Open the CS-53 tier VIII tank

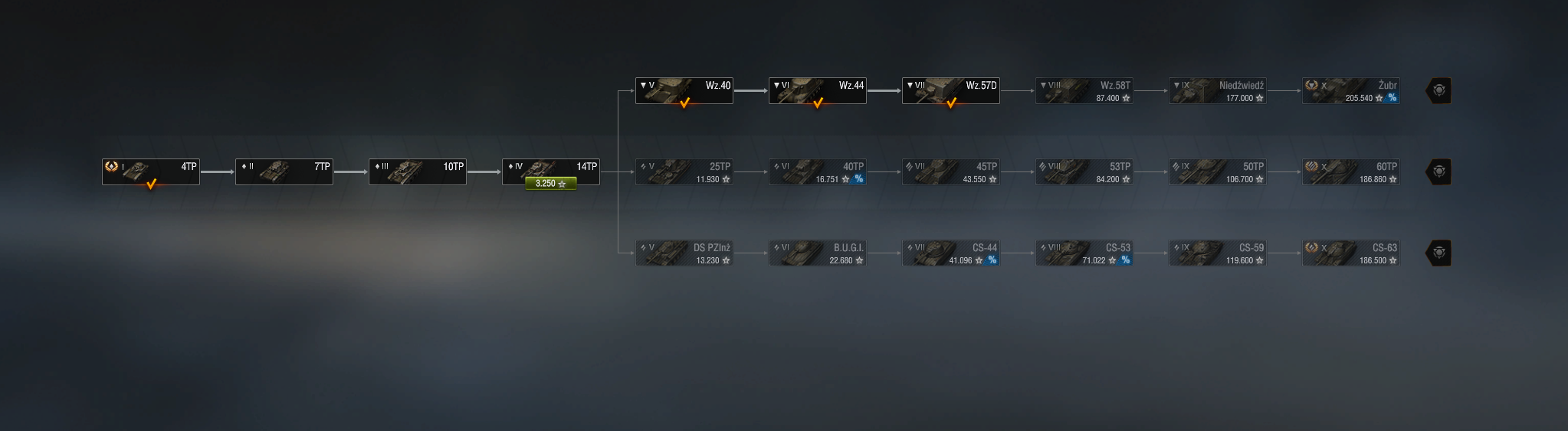point(1084,253)
